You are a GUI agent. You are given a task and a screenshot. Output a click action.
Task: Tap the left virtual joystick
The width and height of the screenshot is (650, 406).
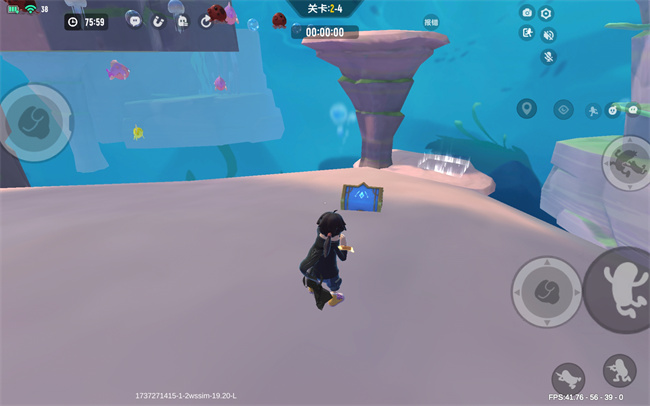[x=36, y=122]
